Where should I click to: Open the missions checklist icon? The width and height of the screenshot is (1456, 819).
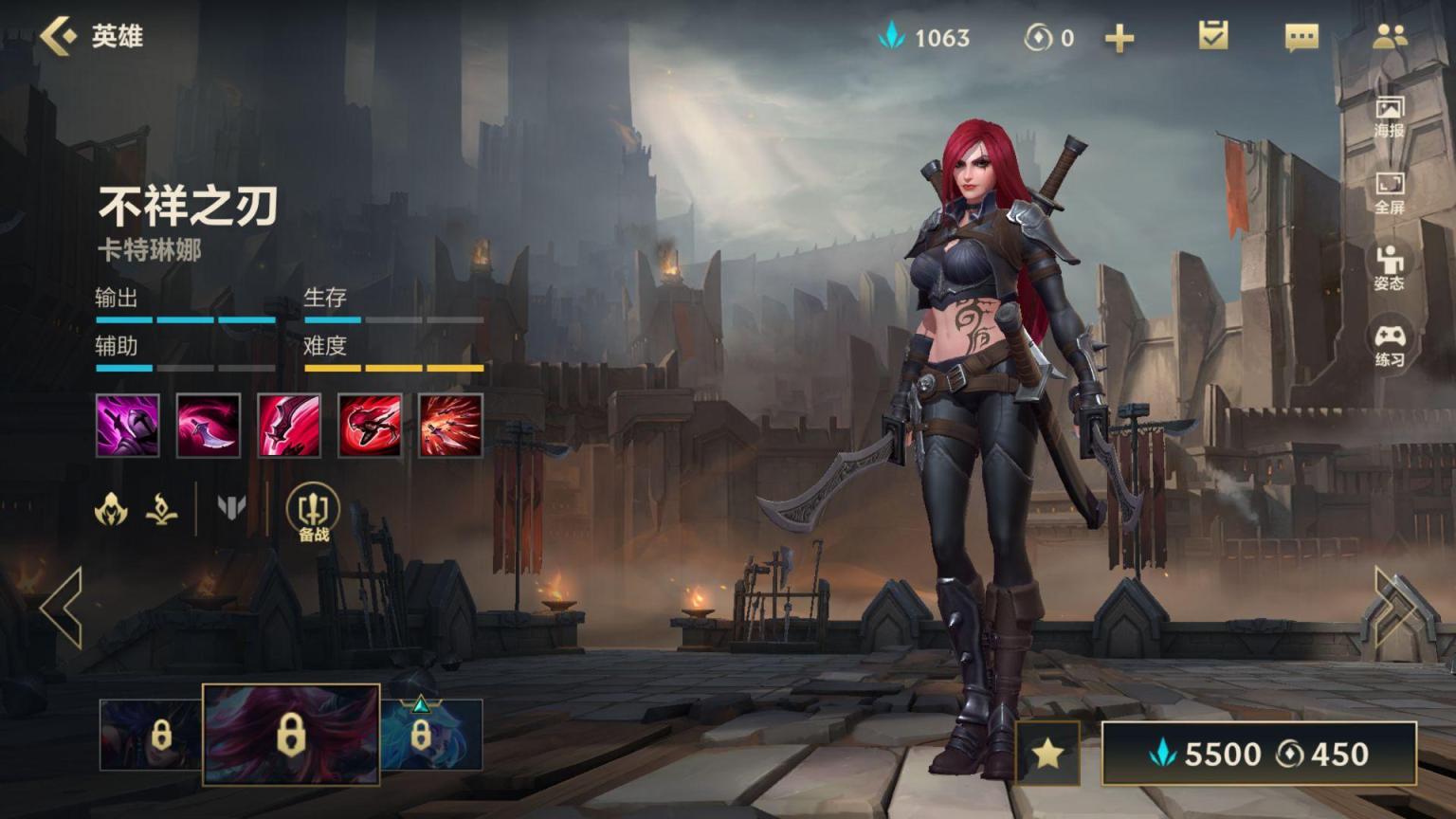pos(1212,37)
